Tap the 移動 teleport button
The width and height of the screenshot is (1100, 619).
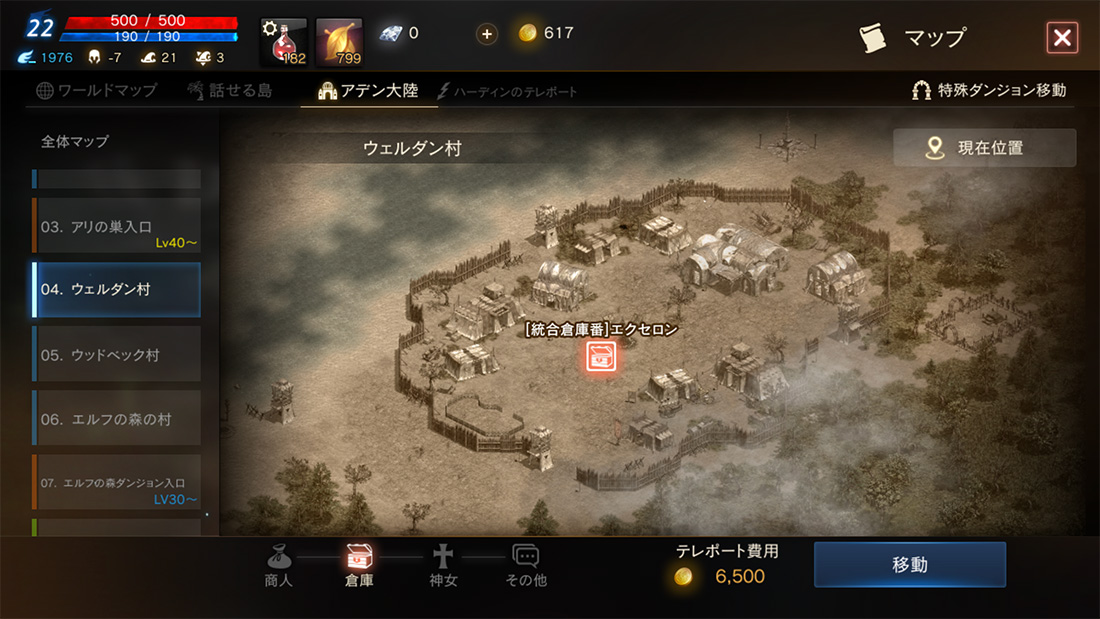tap(909, 565)
